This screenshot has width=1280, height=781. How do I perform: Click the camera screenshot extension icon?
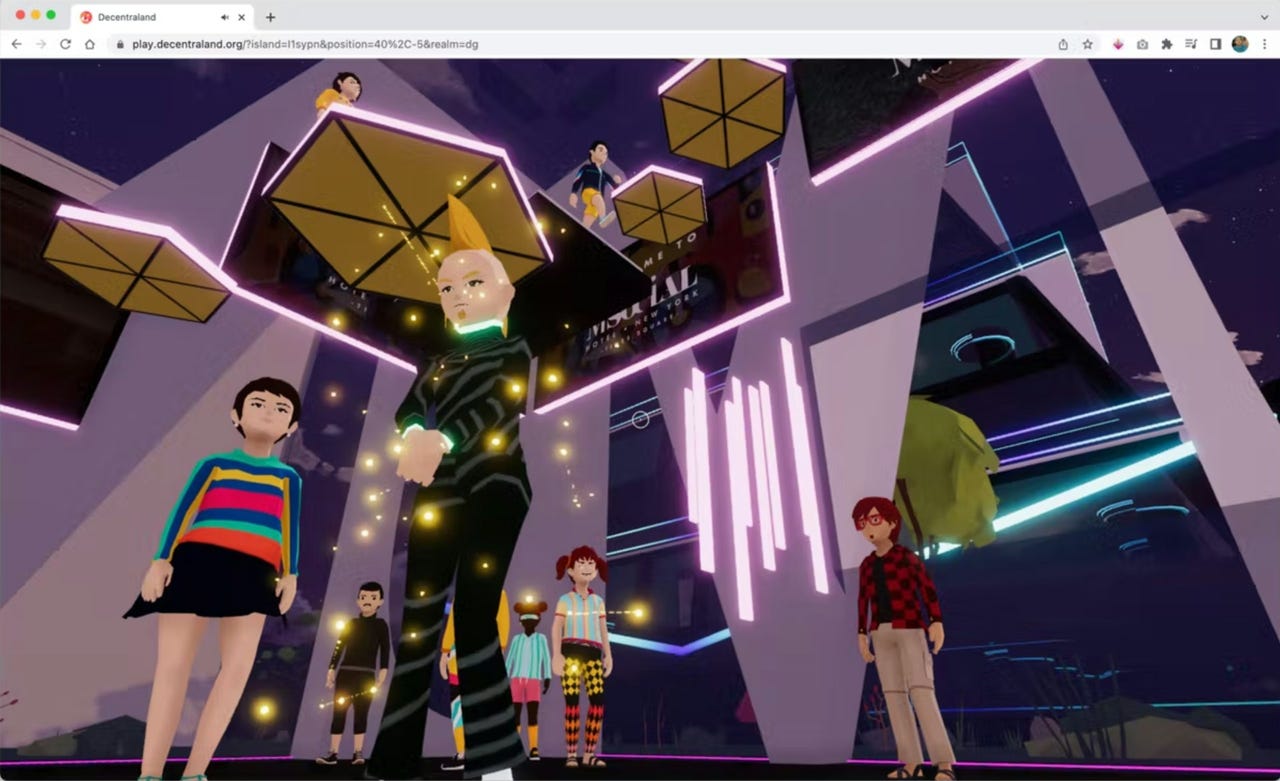(1143, 44)
